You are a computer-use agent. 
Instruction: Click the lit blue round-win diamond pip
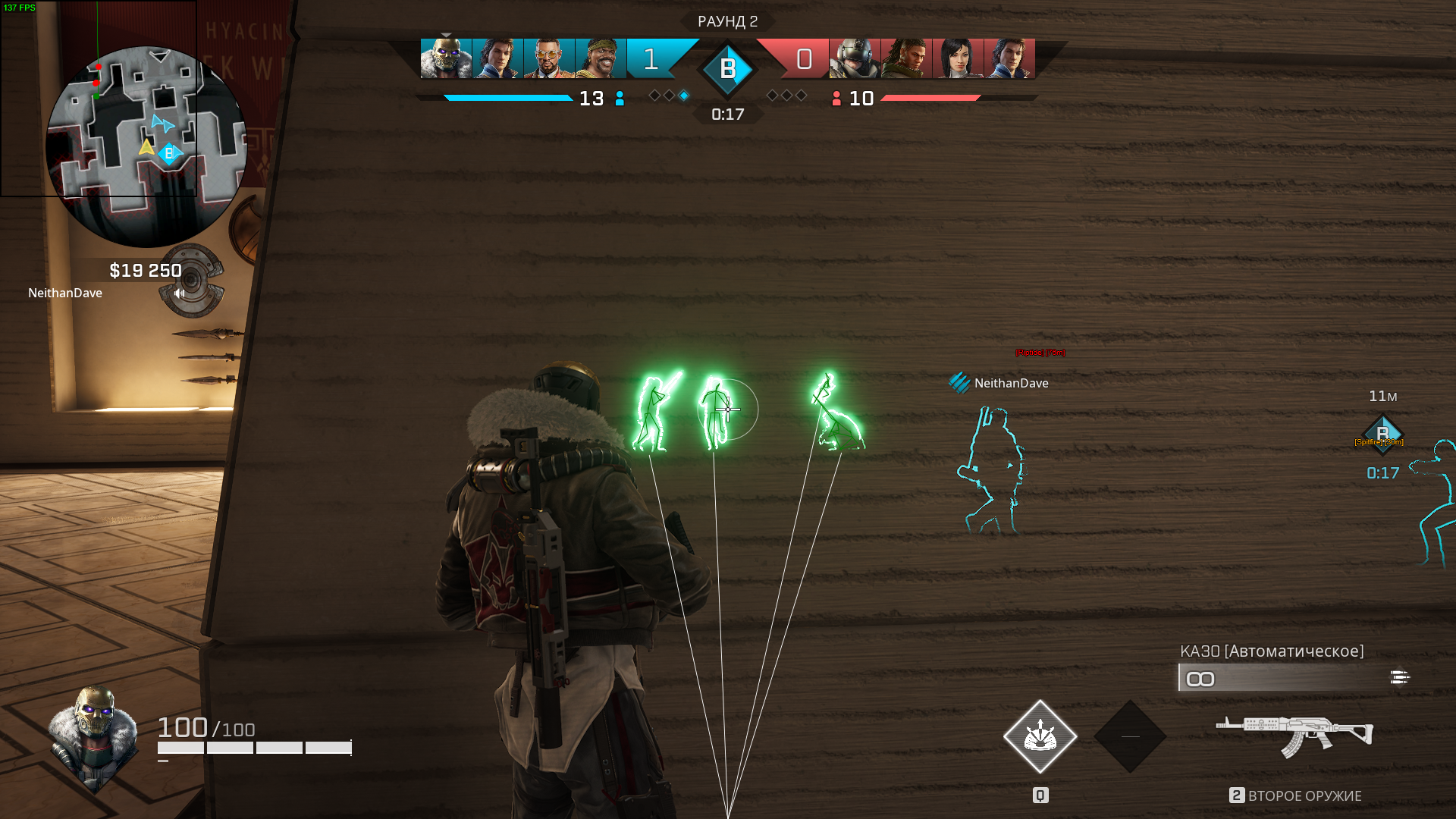pyautogui.click(x=685, y=96)
